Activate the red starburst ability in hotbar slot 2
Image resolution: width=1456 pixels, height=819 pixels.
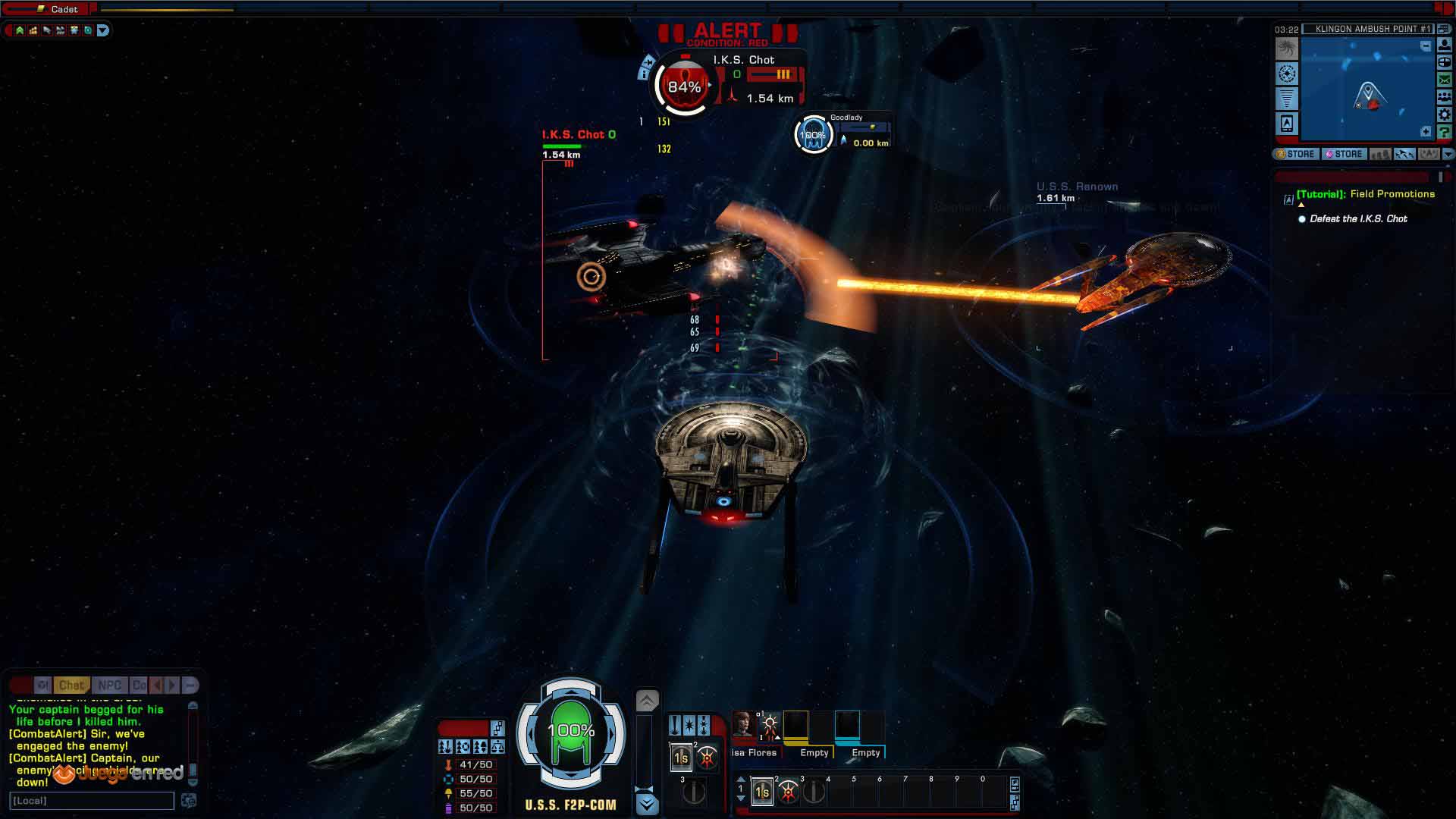click(x=789, y=792)
